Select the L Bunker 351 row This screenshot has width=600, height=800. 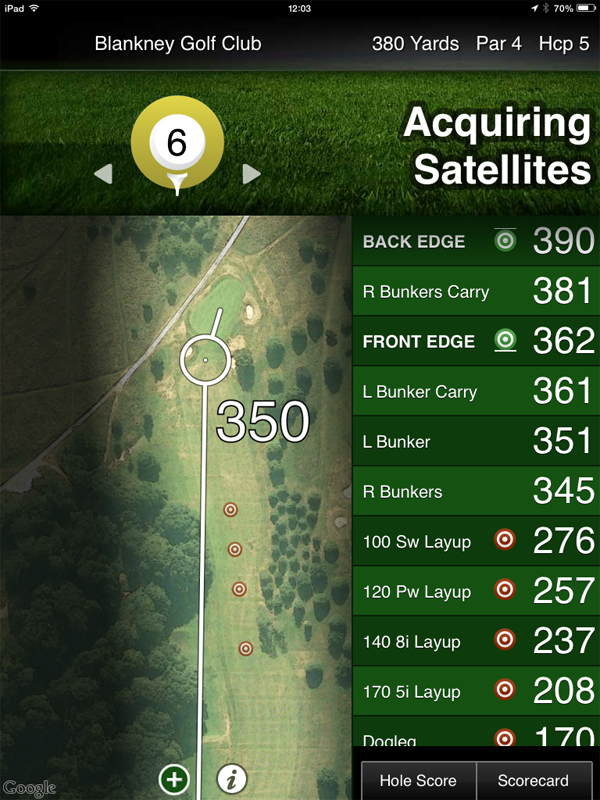[476, 441]
